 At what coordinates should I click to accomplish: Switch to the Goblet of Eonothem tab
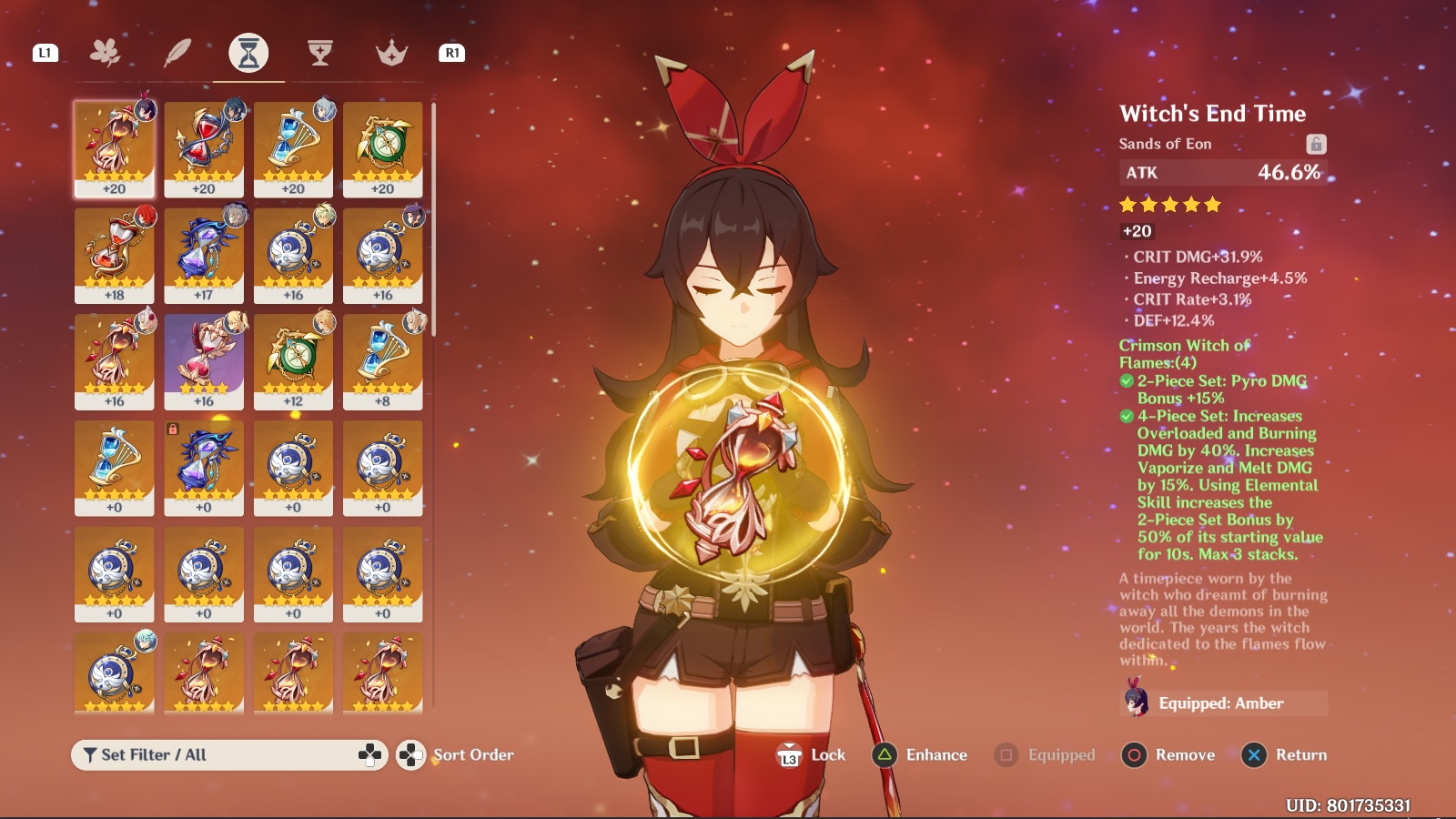[x=318, y=52]
